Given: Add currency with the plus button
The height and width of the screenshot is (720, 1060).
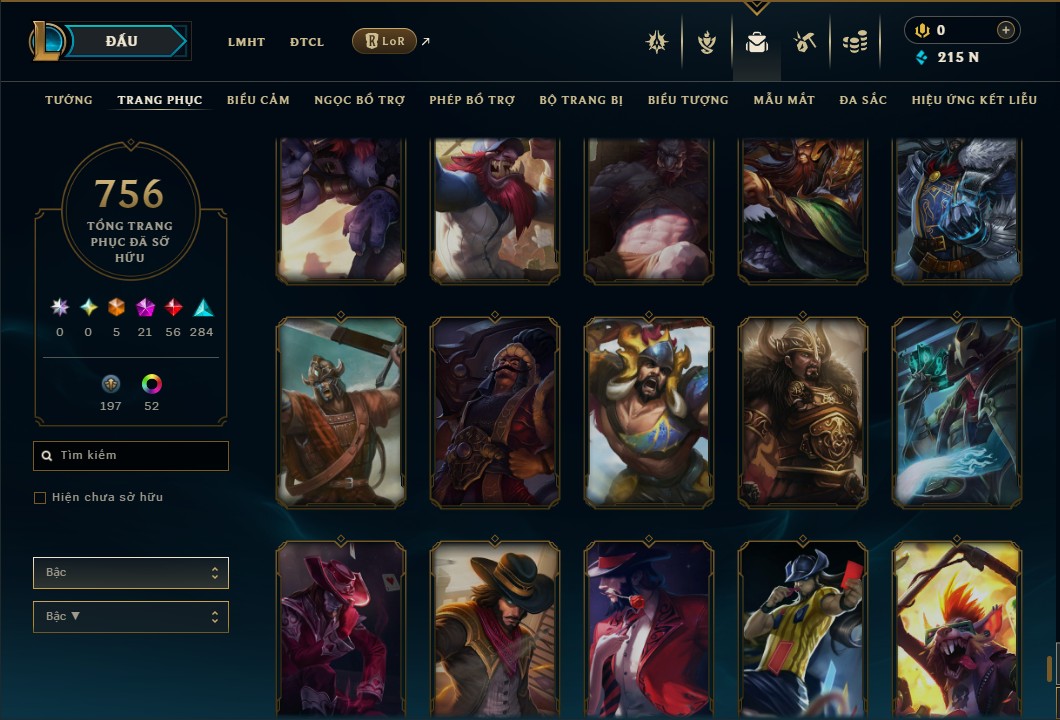Looking at the screenshot, I should click(1005, 30).
